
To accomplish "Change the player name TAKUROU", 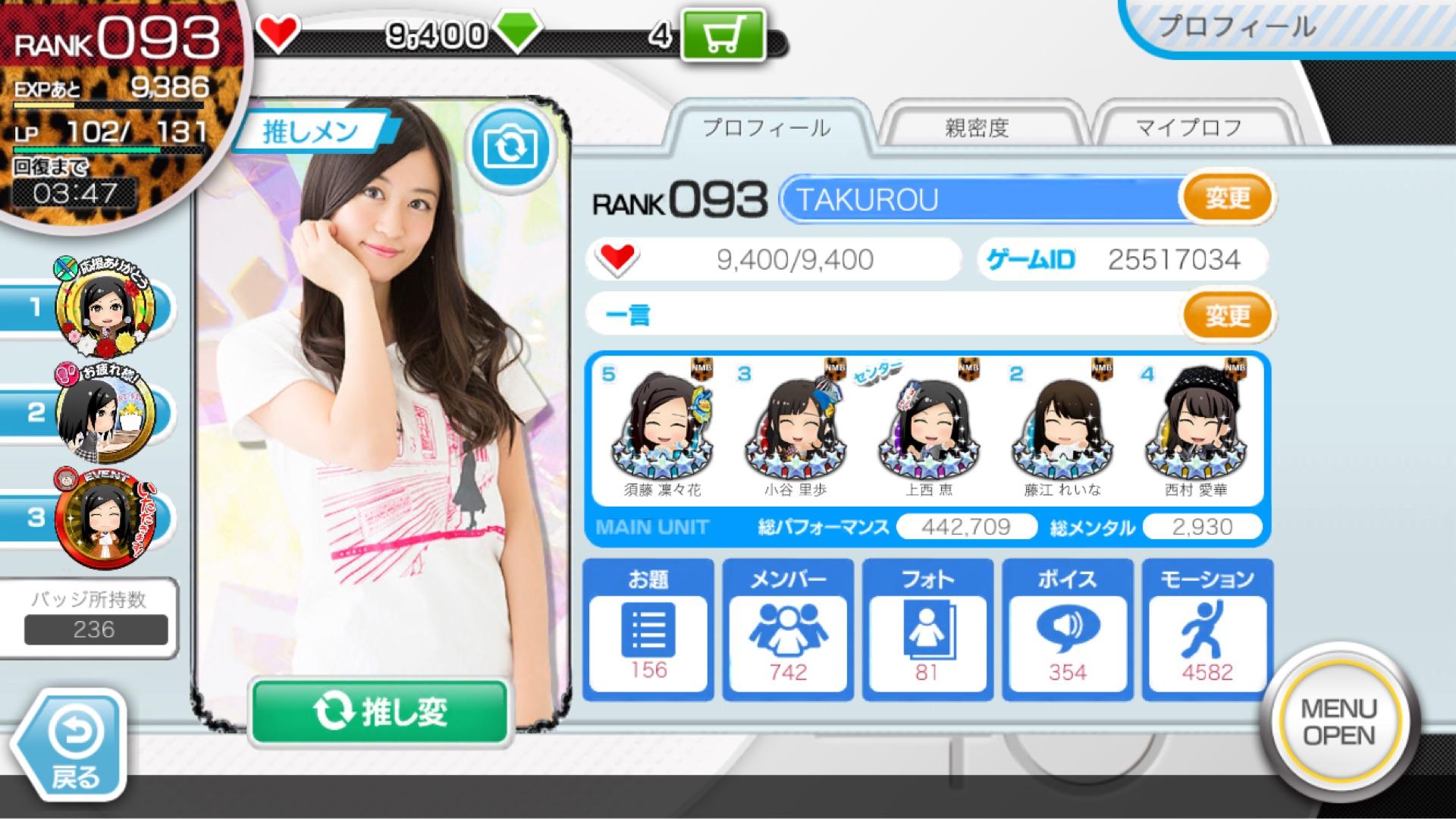I will [1226, 199].
